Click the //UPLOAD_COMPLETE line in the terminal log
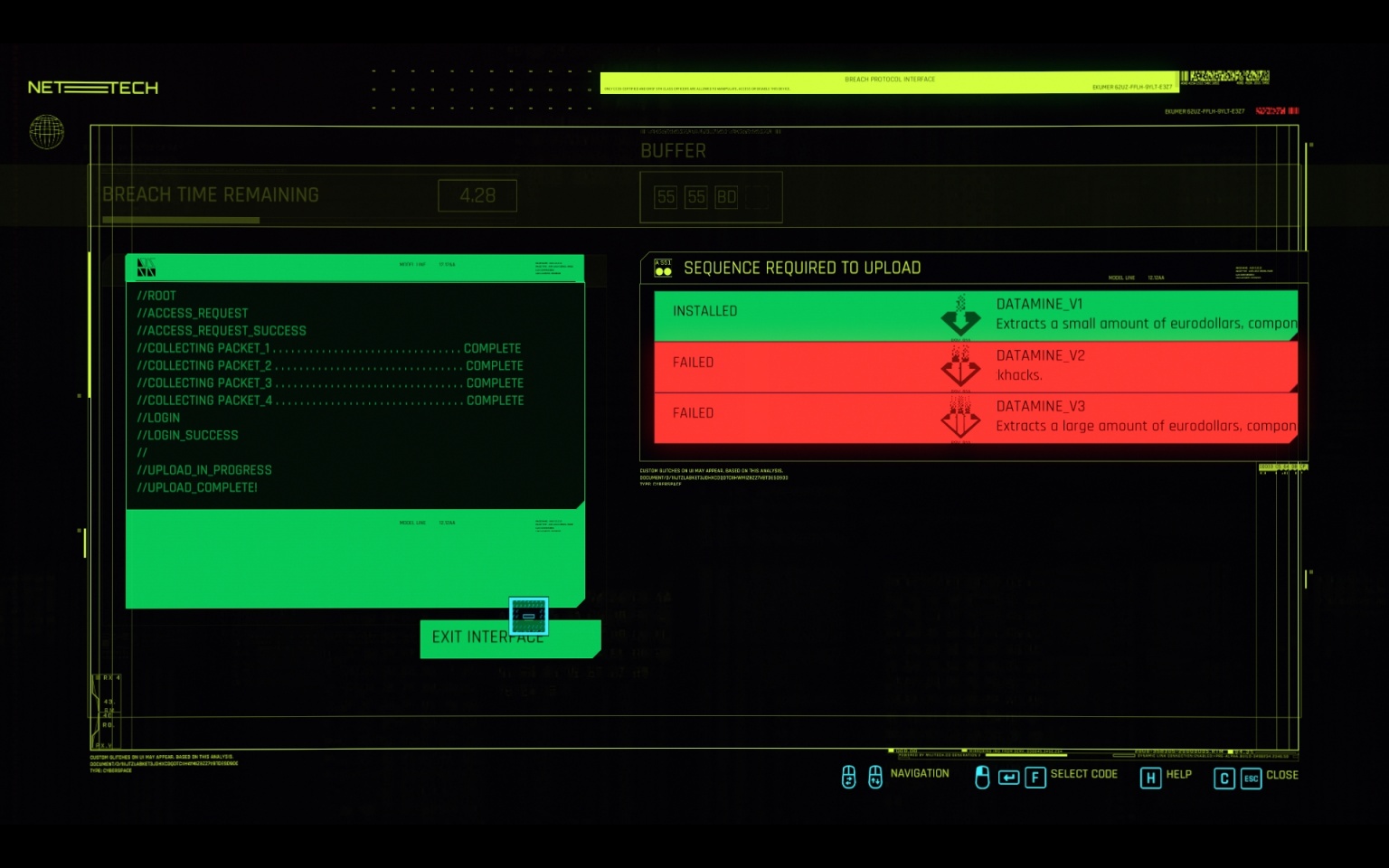 pyautogui.click(x=197, y=487)
